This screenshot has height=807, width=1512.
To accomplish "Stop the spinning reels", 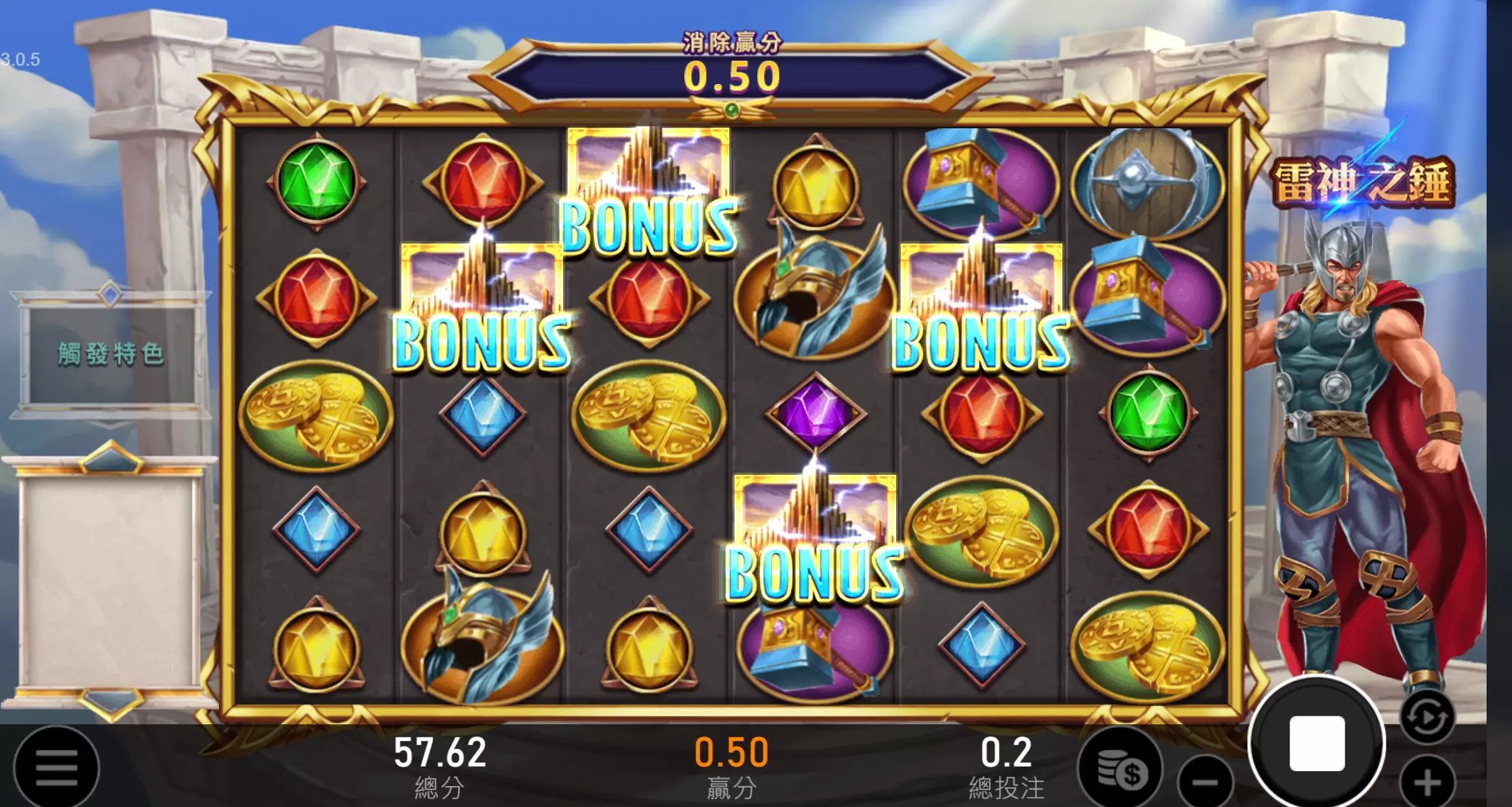I will pos(1316,744).
